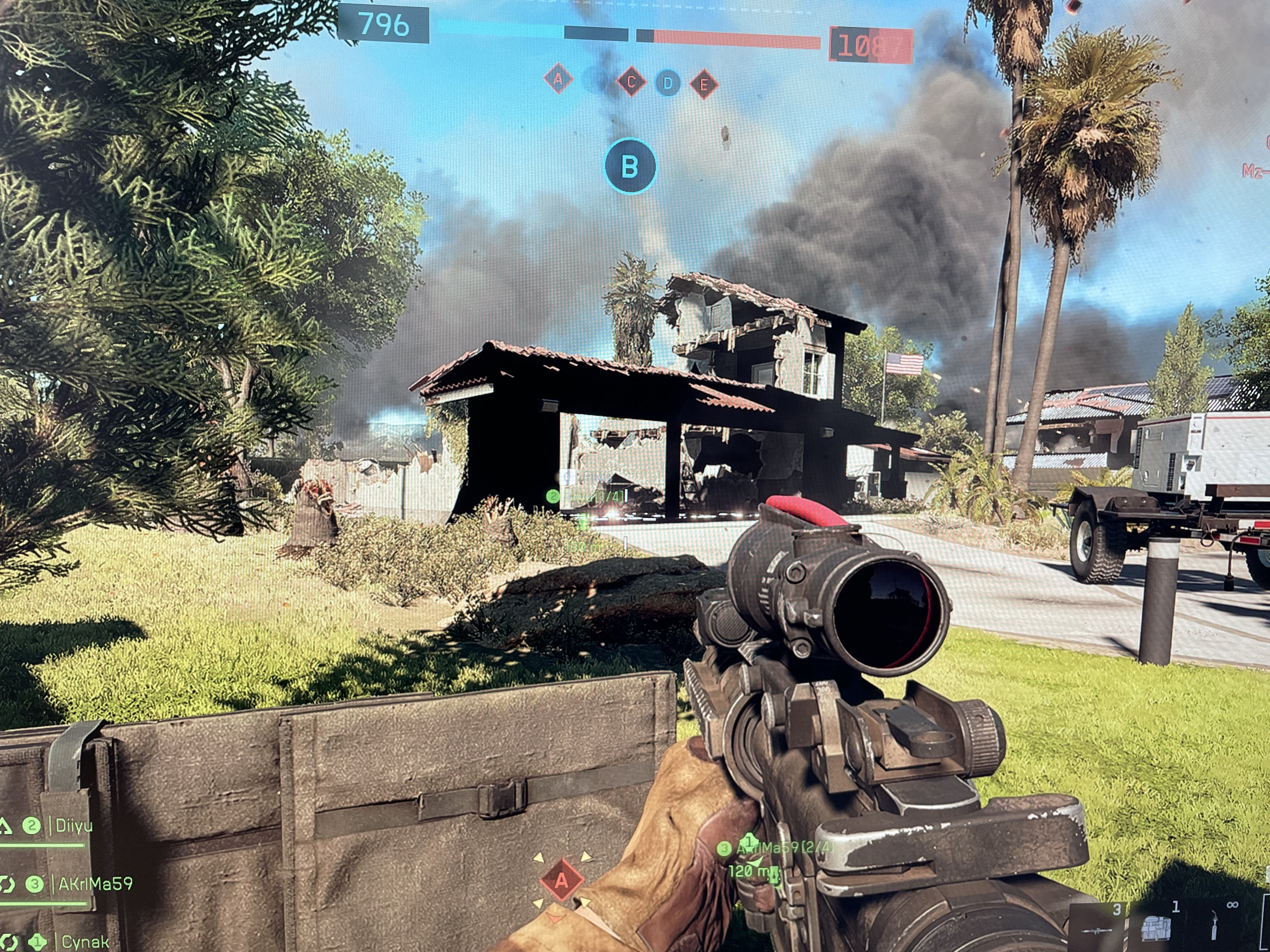Pick squad member Cynak from the list
The height and width of the screenshot is (952, 1270).
point(84,941)
